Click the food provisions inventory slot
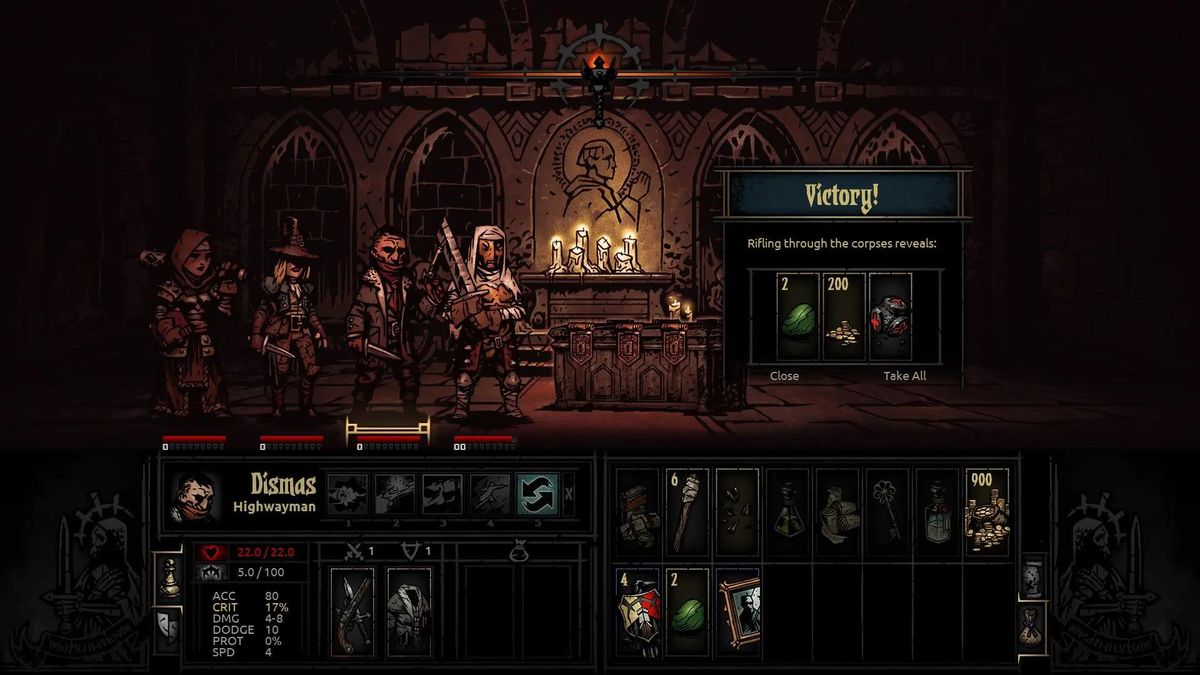Viewport: 1200px width, 675px height. [x=637, y=511]
